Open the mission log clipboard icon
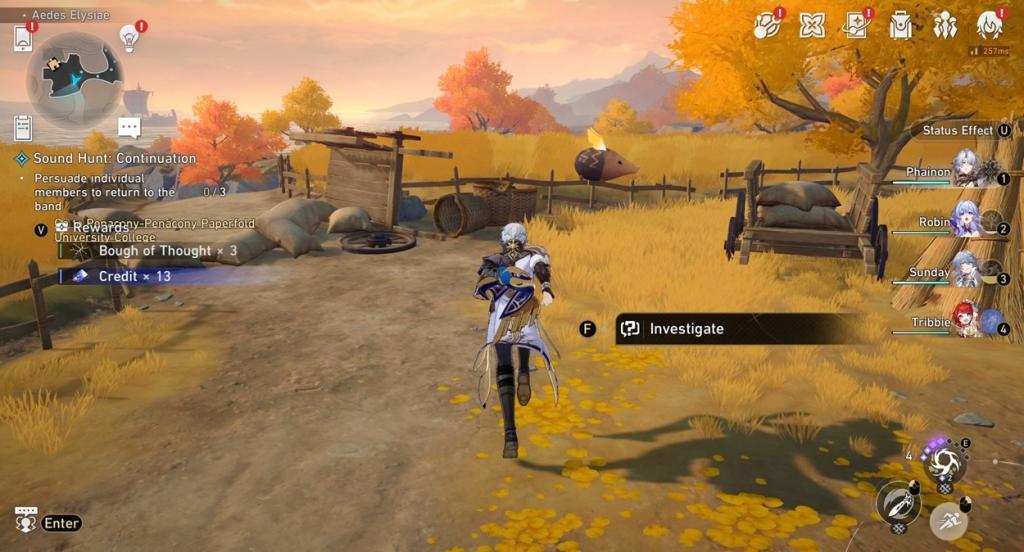Viewport: 1024px width, 552px height. [x=24, y=128]
